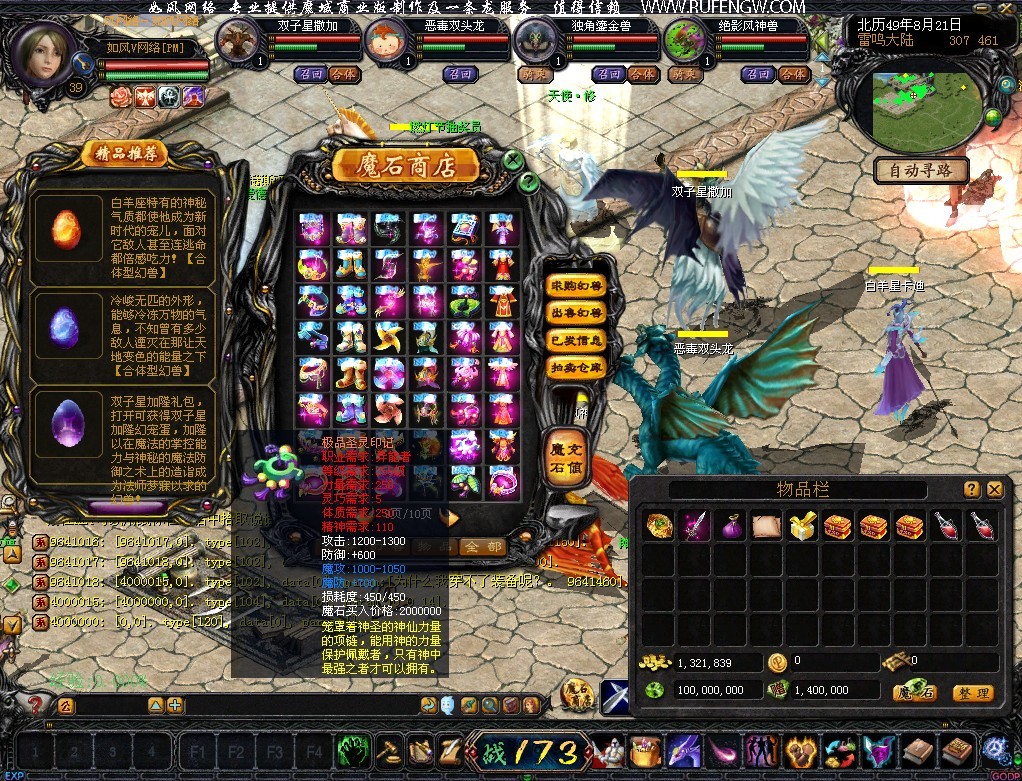Open the 魔石 button in the inventory

coord(915,692)
